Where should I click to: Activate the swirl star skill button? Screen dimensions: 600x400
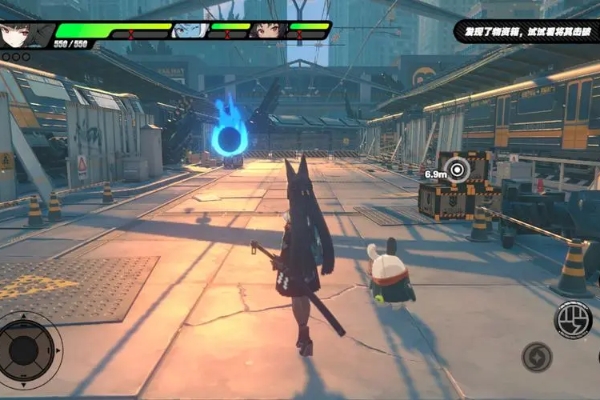[537, 357]
